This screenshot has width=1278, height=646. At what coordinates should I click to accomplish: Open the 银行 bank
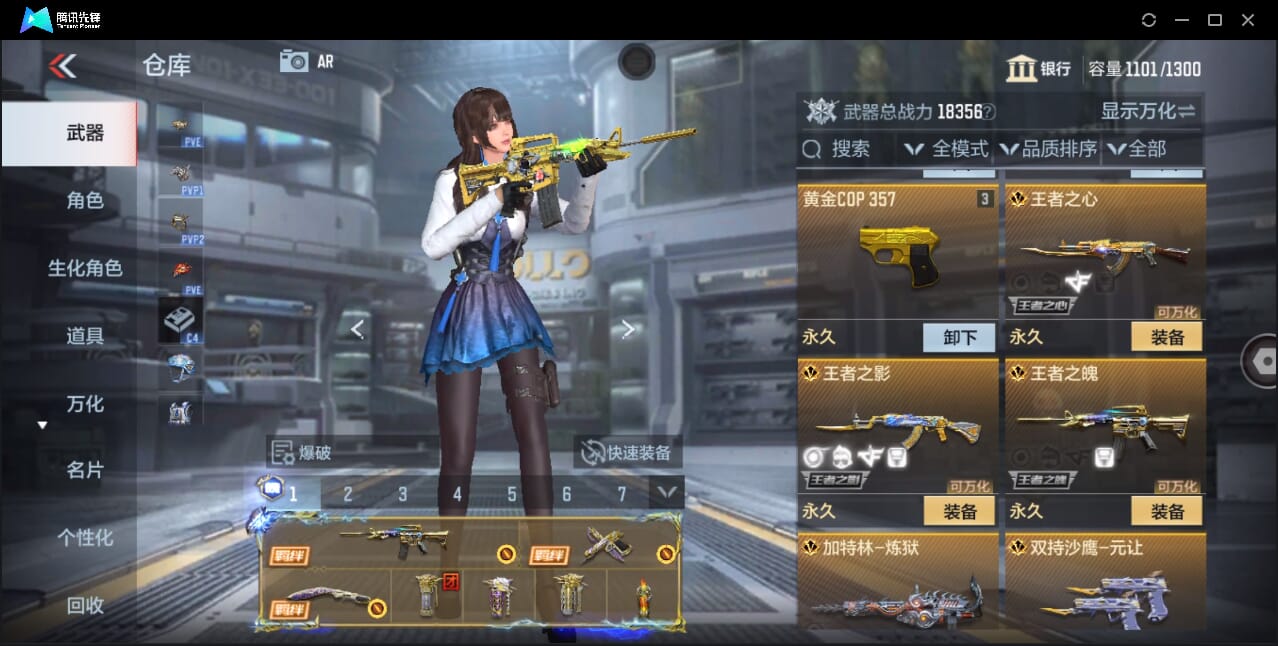pyautogui.click(x=1039, y=69)
